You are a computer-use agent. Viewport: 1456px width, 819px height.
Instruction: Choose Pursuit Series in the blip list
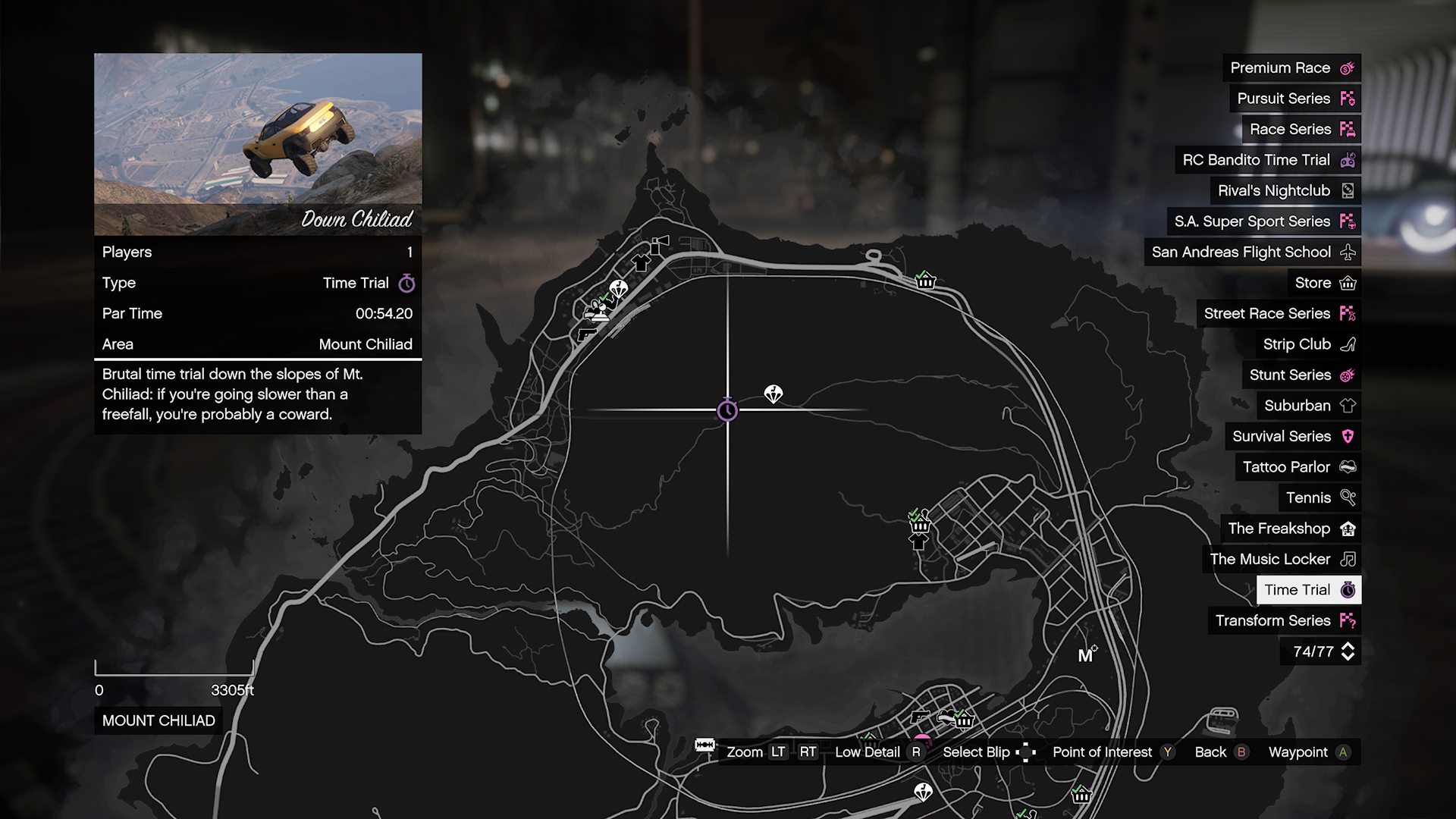pyautogui.click(x=1294, y=99)
